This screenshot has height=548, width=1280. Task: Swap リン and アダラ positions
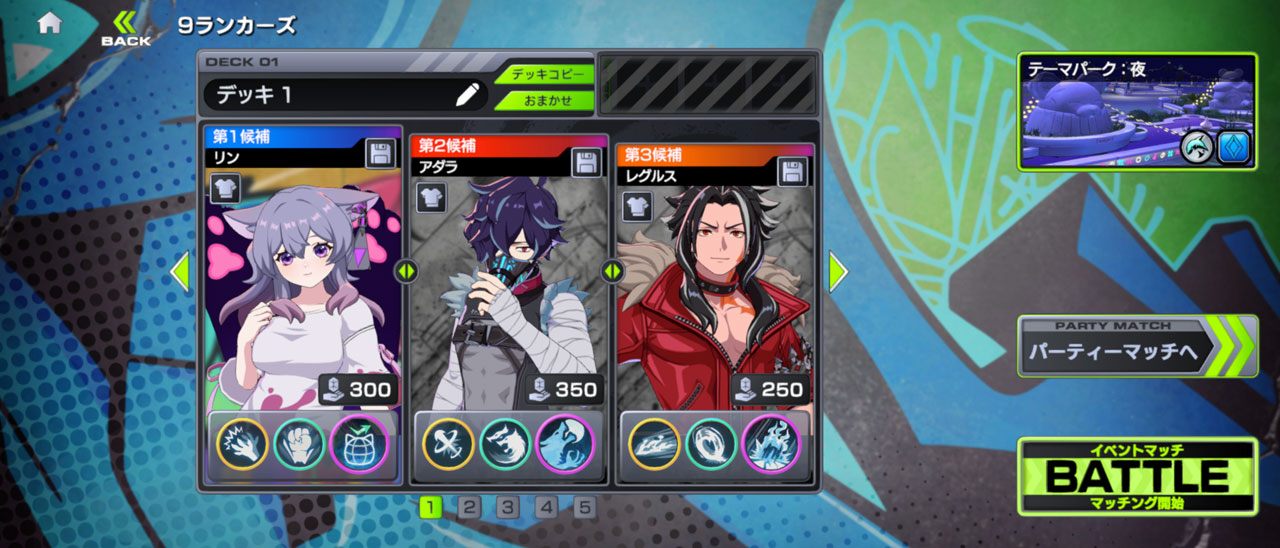coord(406,271)
